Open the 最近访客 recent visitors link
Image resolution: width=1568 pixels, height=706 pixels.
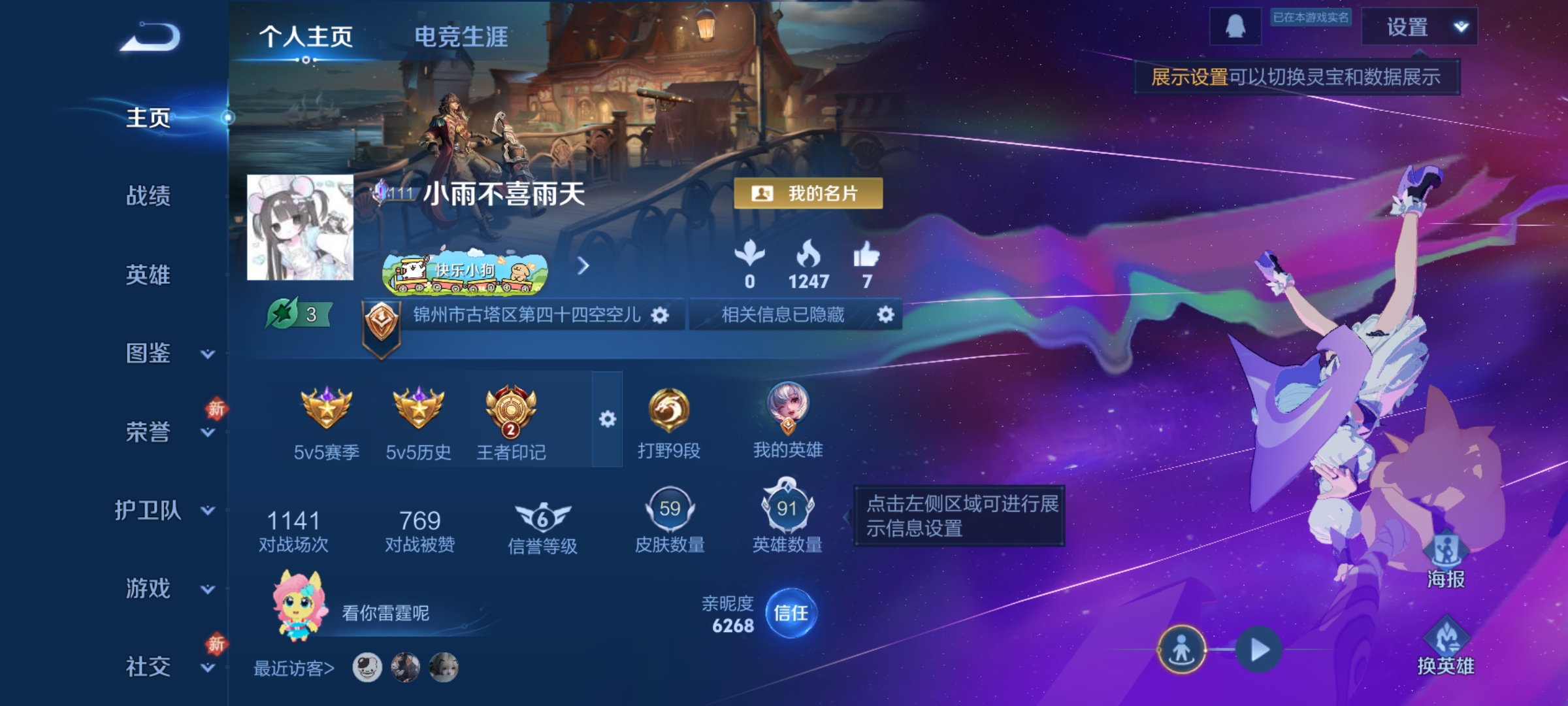[x=292, y=667]
